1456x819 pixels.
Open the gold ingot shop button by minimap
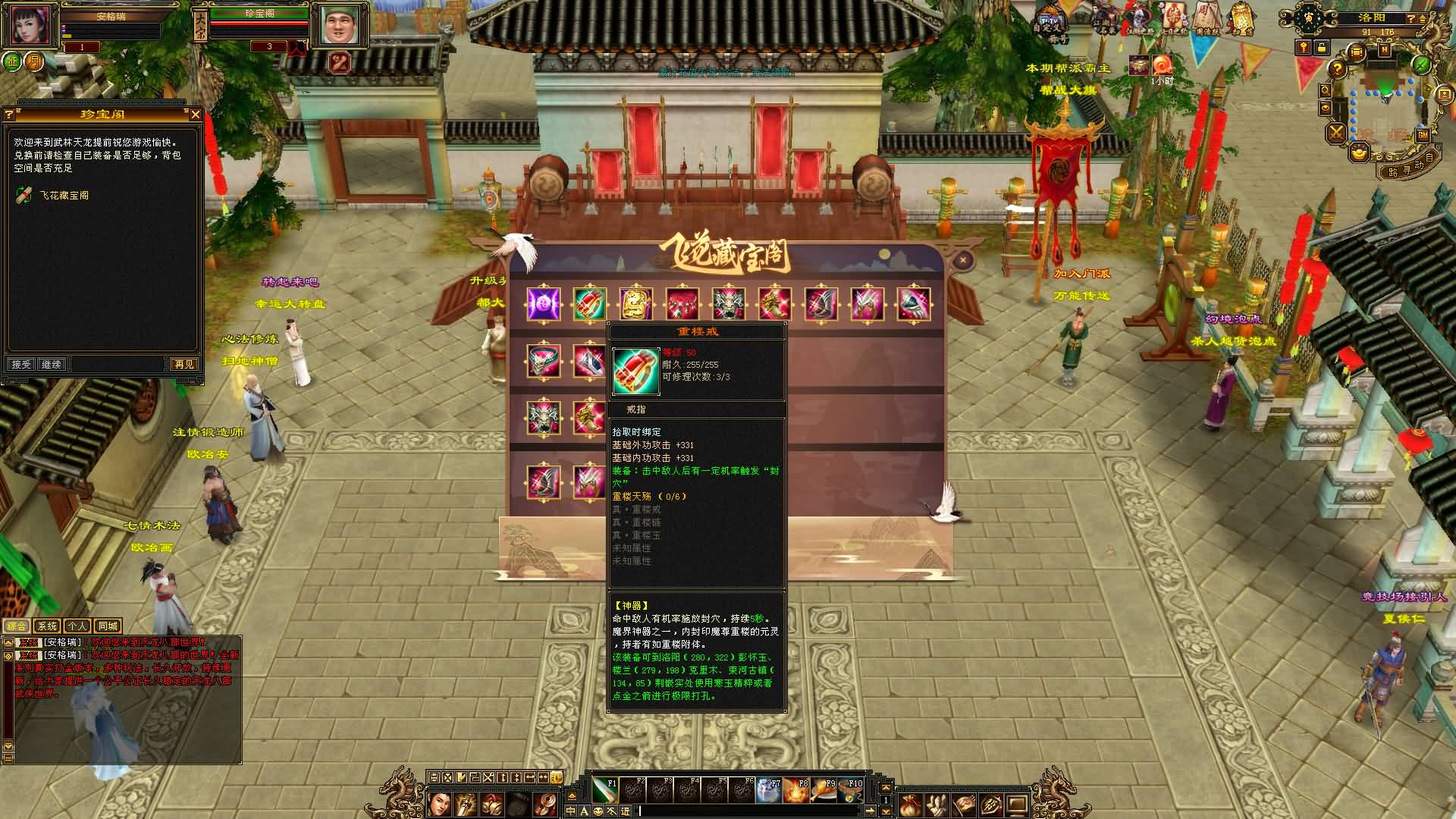(x=1359, y=153)
